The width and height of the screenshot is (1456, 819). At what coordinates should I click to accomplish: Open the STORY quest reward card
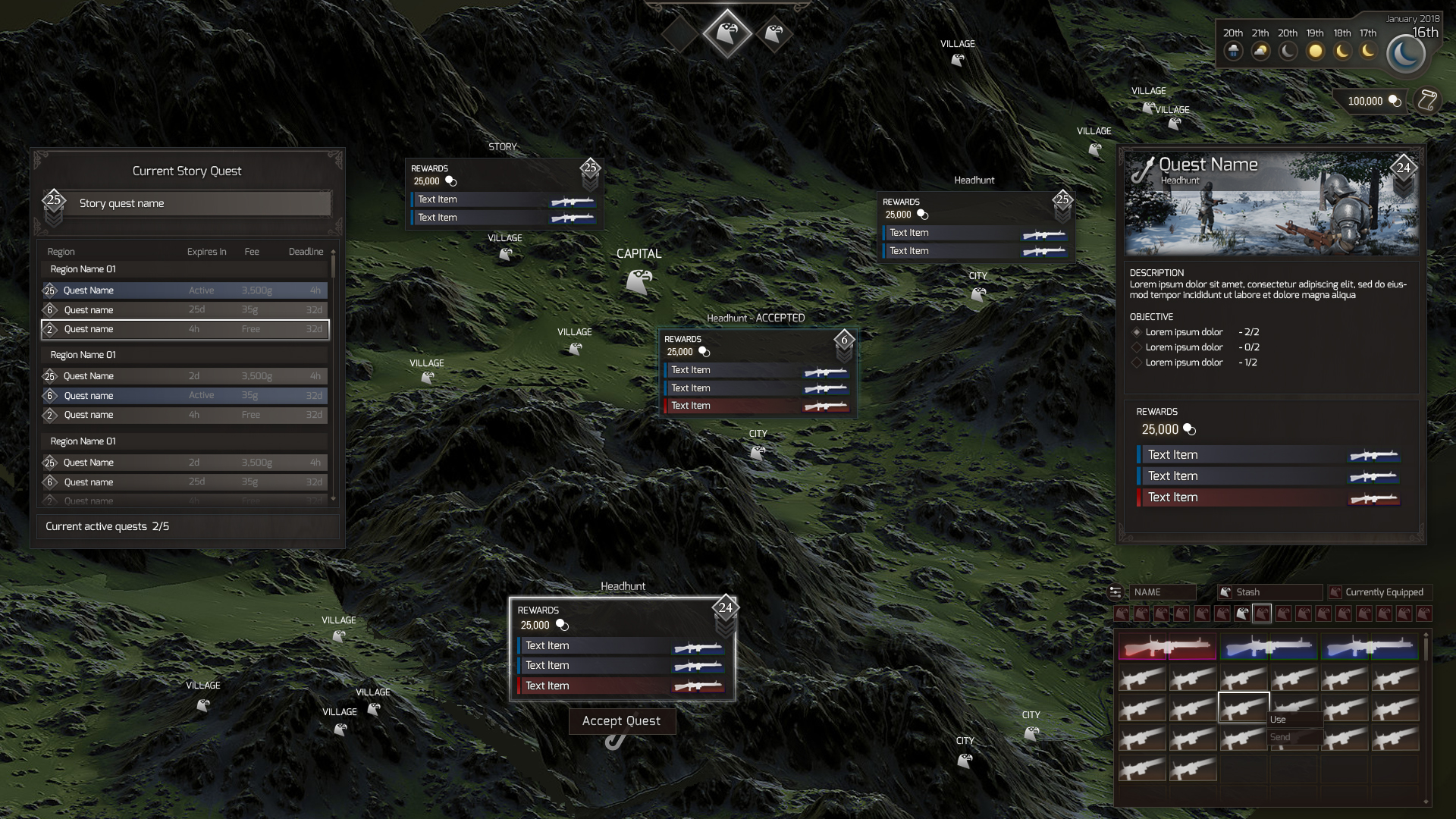click(504, 193)
